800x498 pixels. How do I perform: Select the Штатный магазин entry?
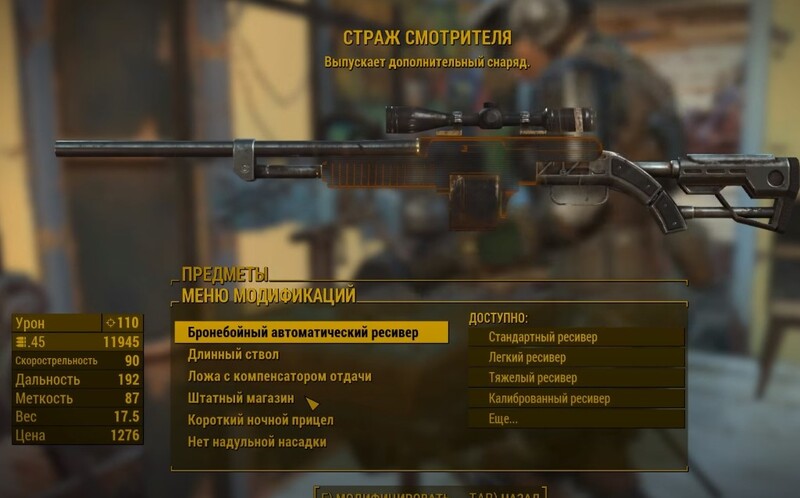coord(240,399)
